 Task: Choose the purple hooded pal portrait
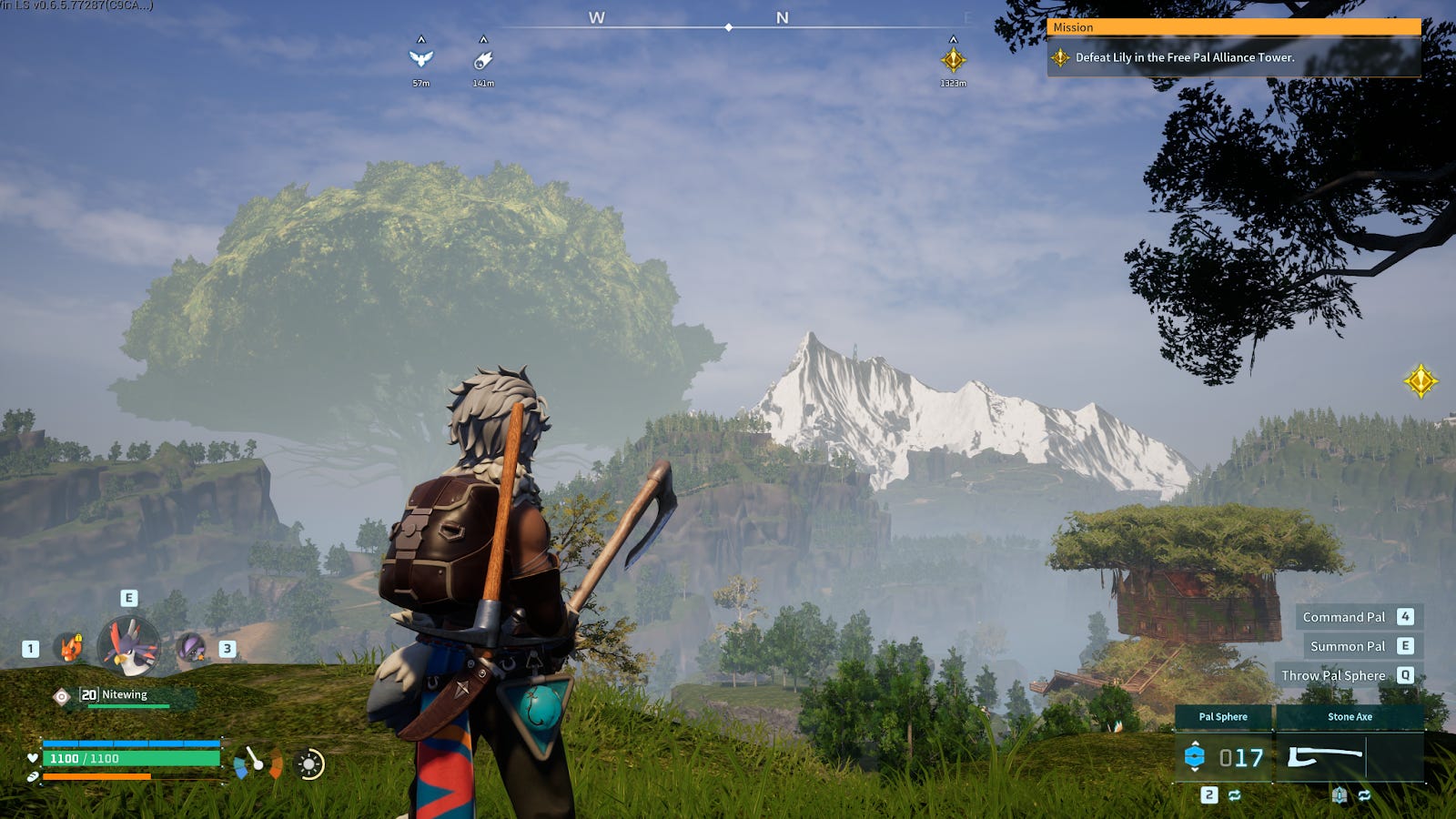(x=190, y=648)
